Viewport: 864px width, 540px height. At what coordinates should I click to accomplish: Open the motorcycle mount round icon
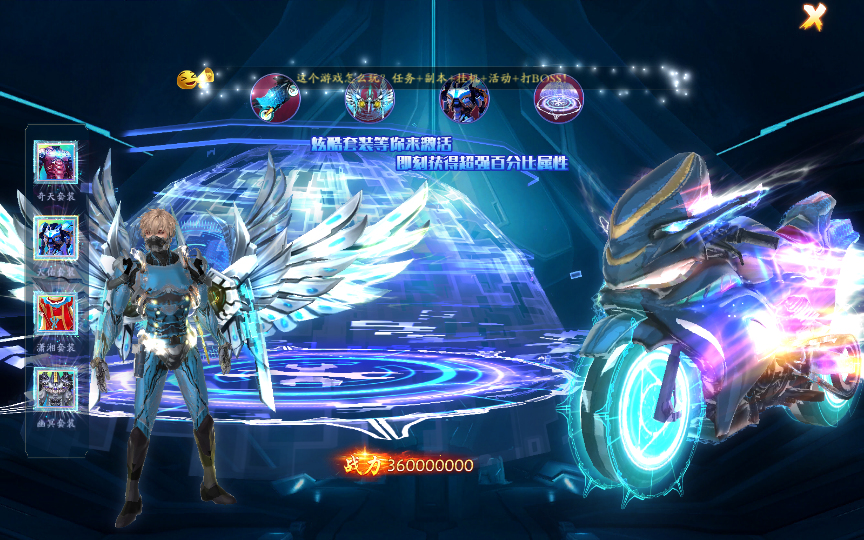pyautogui.click(x=274, y=98)
